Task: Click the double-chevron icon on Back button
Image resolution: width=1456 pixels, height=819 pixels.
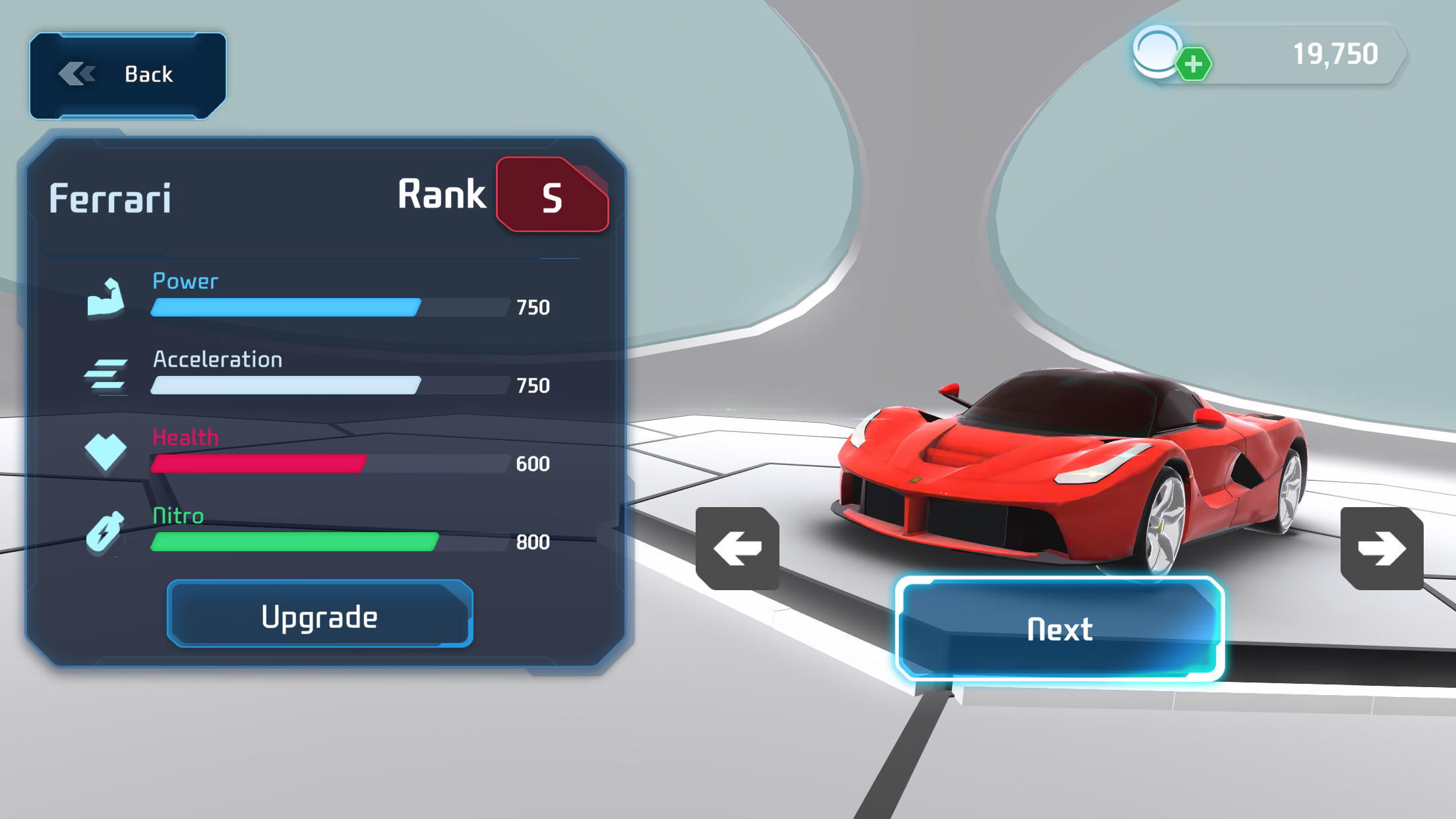Action: [x=76, y=74]
